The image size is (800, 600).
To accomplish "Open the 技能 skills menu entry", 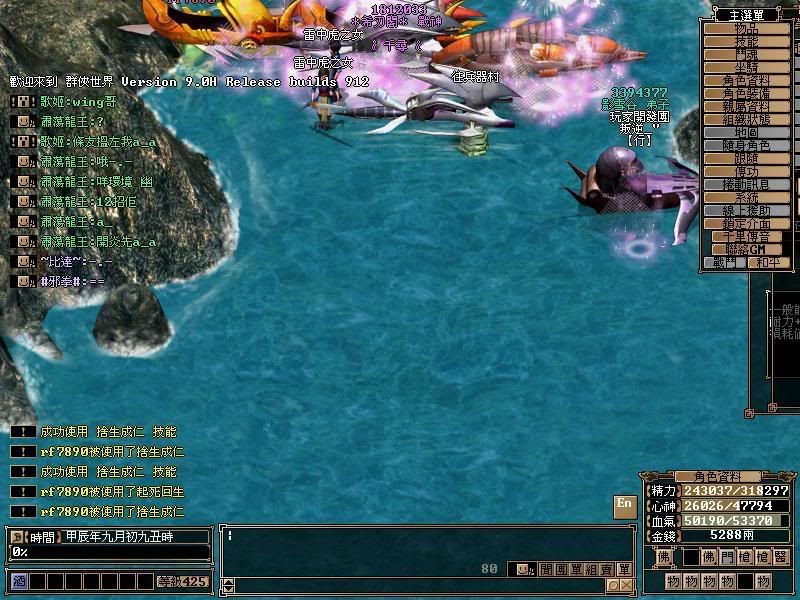I will point(746,42).
